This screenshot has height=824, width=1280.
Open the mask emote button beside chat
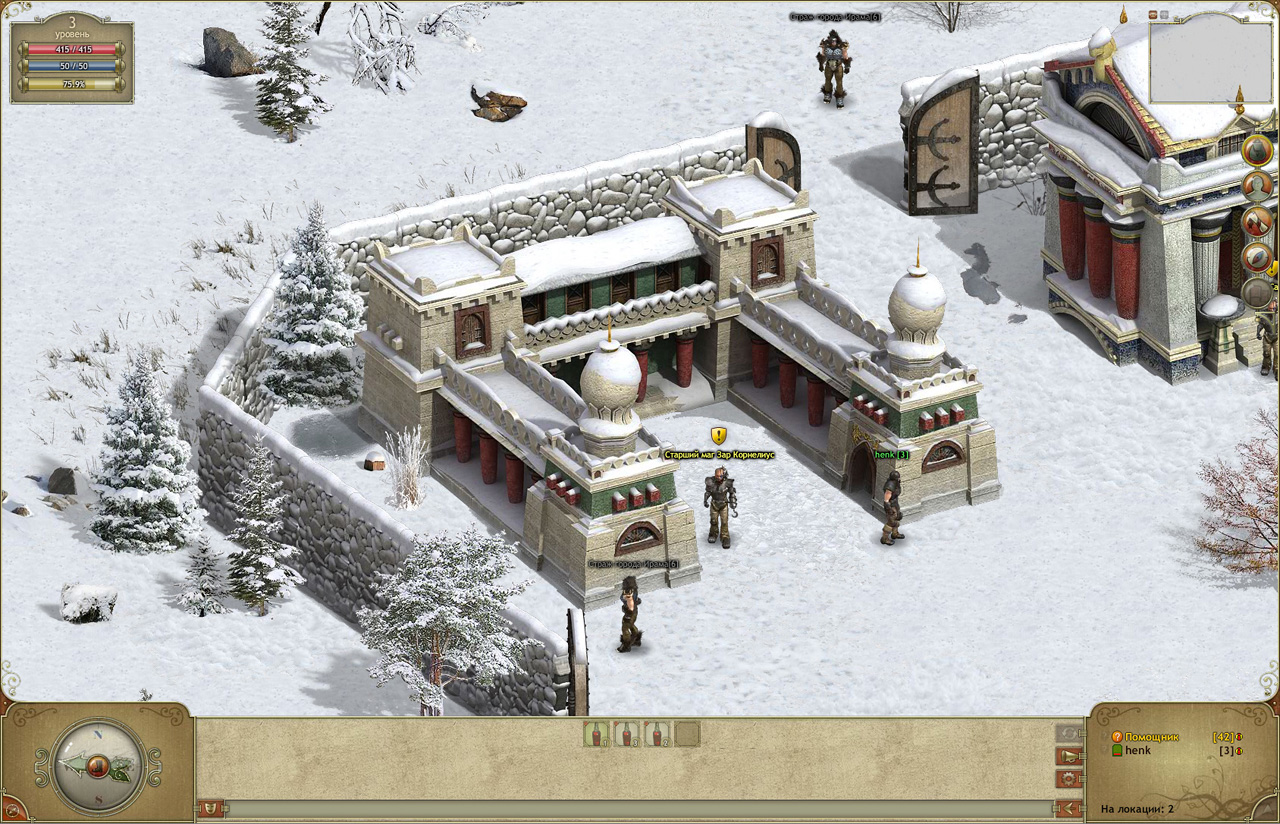pyautogui.click(x=211, y=808)
